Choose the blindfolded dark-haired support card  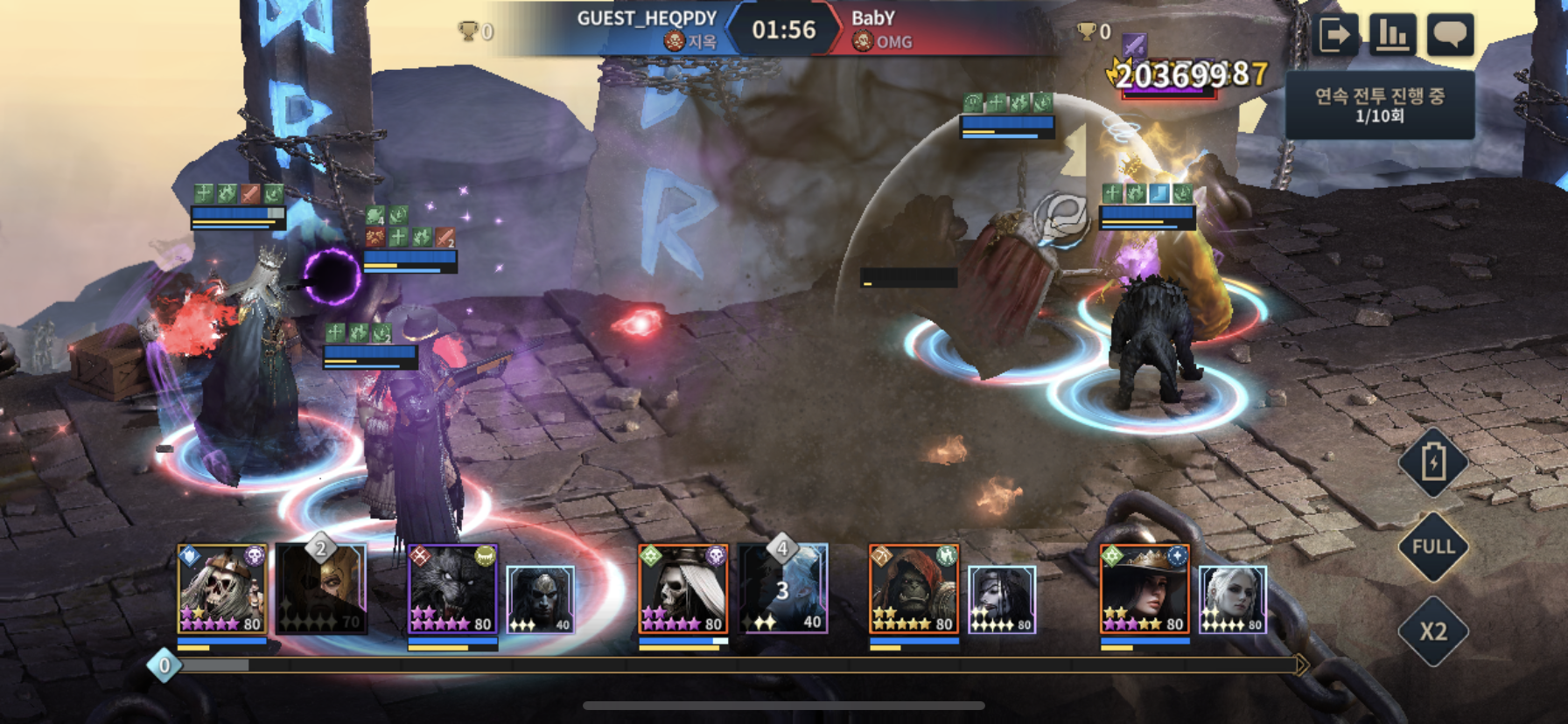click(x=1002, y=600)
